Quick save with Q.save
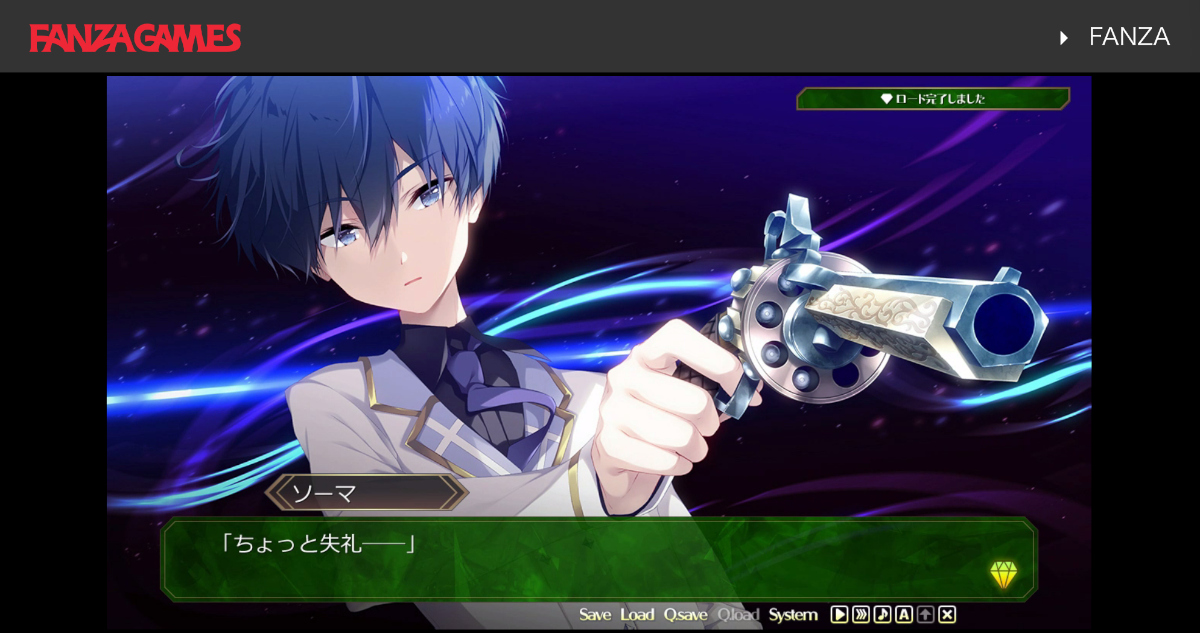The width and height of the screenshot is (1200, 633). [x=685, y=615]
